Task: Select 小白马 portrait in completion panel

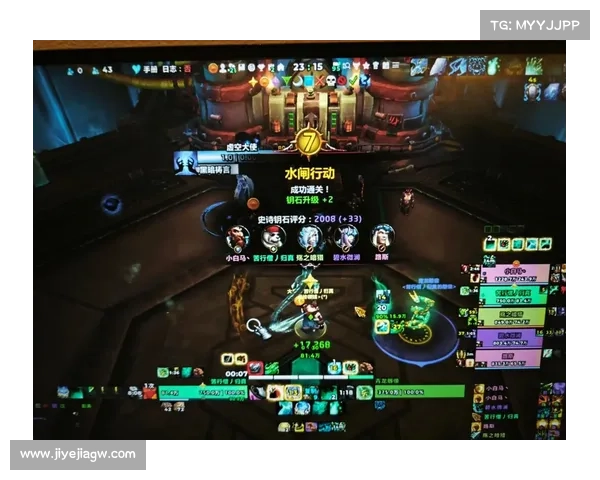Action: (x=237, y=238)
